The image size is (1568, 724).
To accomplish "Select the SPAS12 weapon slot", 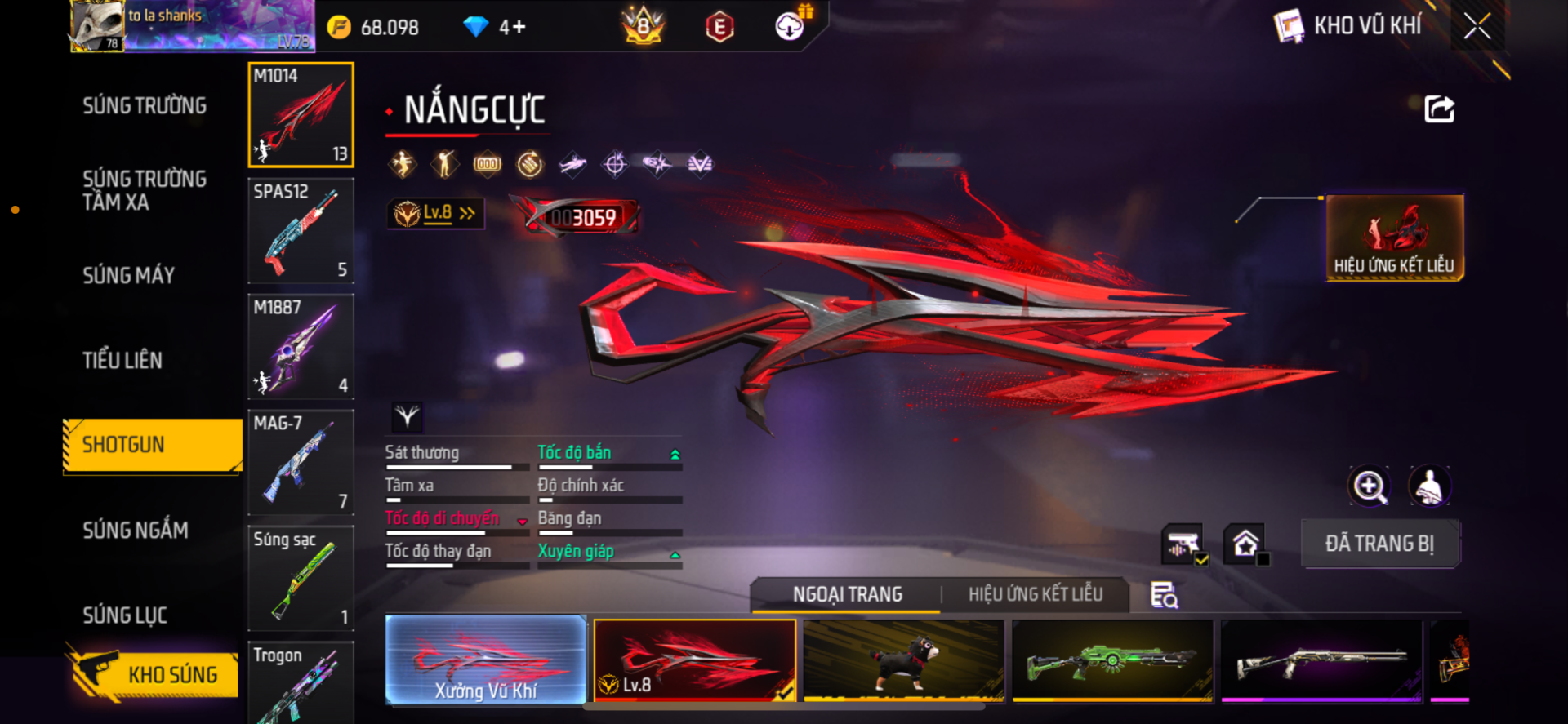I will coord(301,231).
